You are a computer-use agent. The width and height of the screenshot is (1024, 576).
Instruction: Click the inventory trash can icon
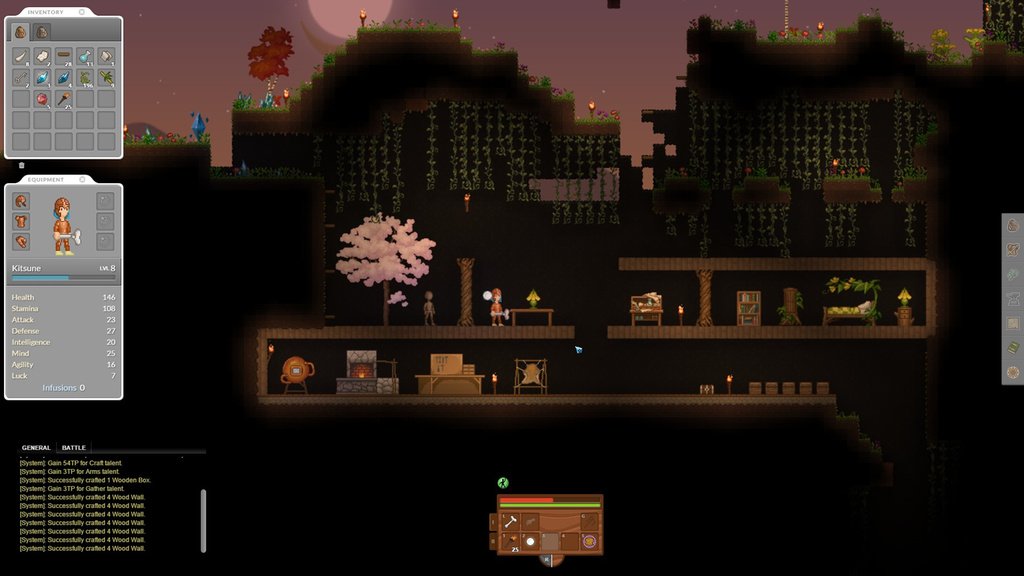[22, 165]
